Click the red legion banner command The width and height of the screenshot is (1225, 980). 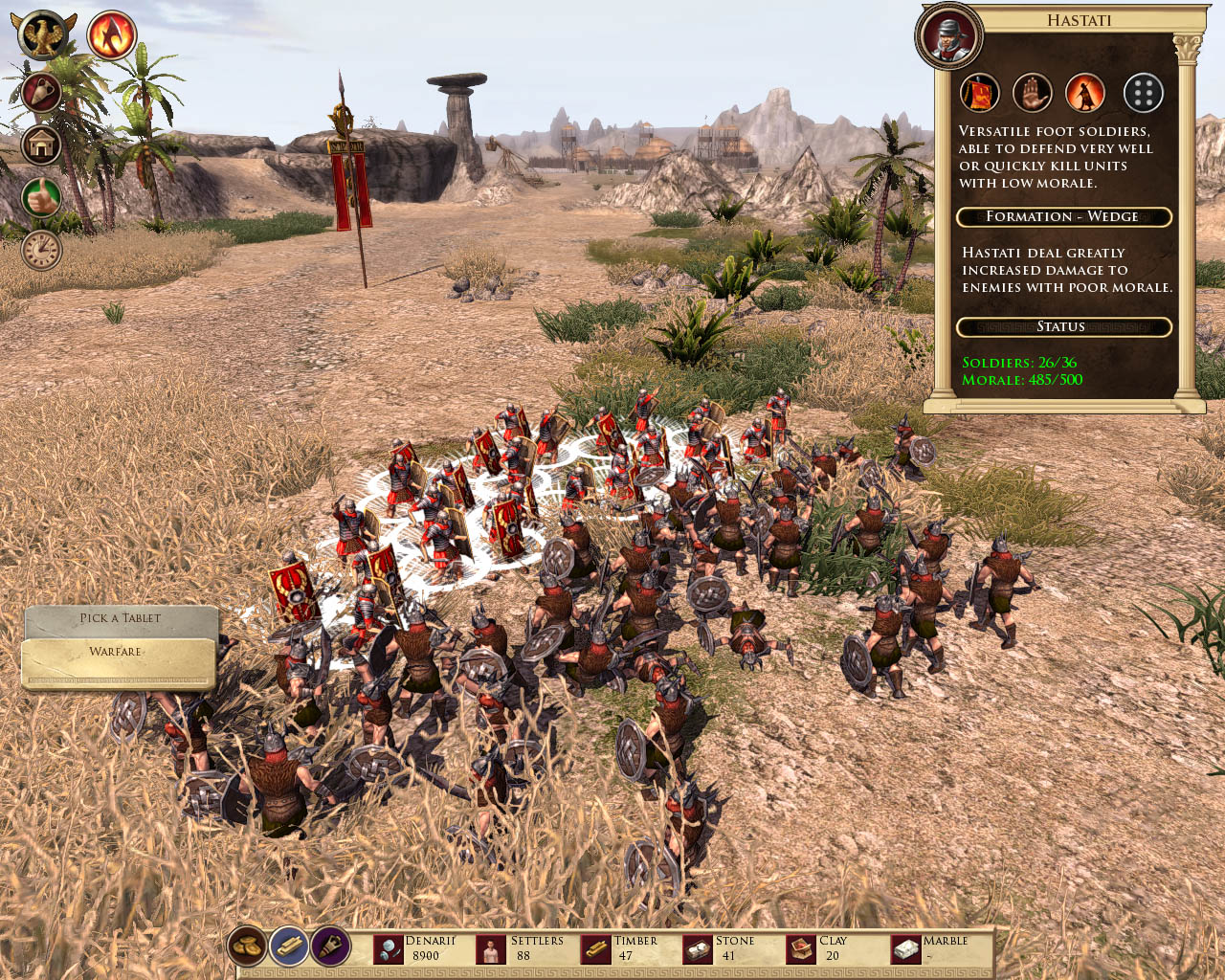coord(980,94)
